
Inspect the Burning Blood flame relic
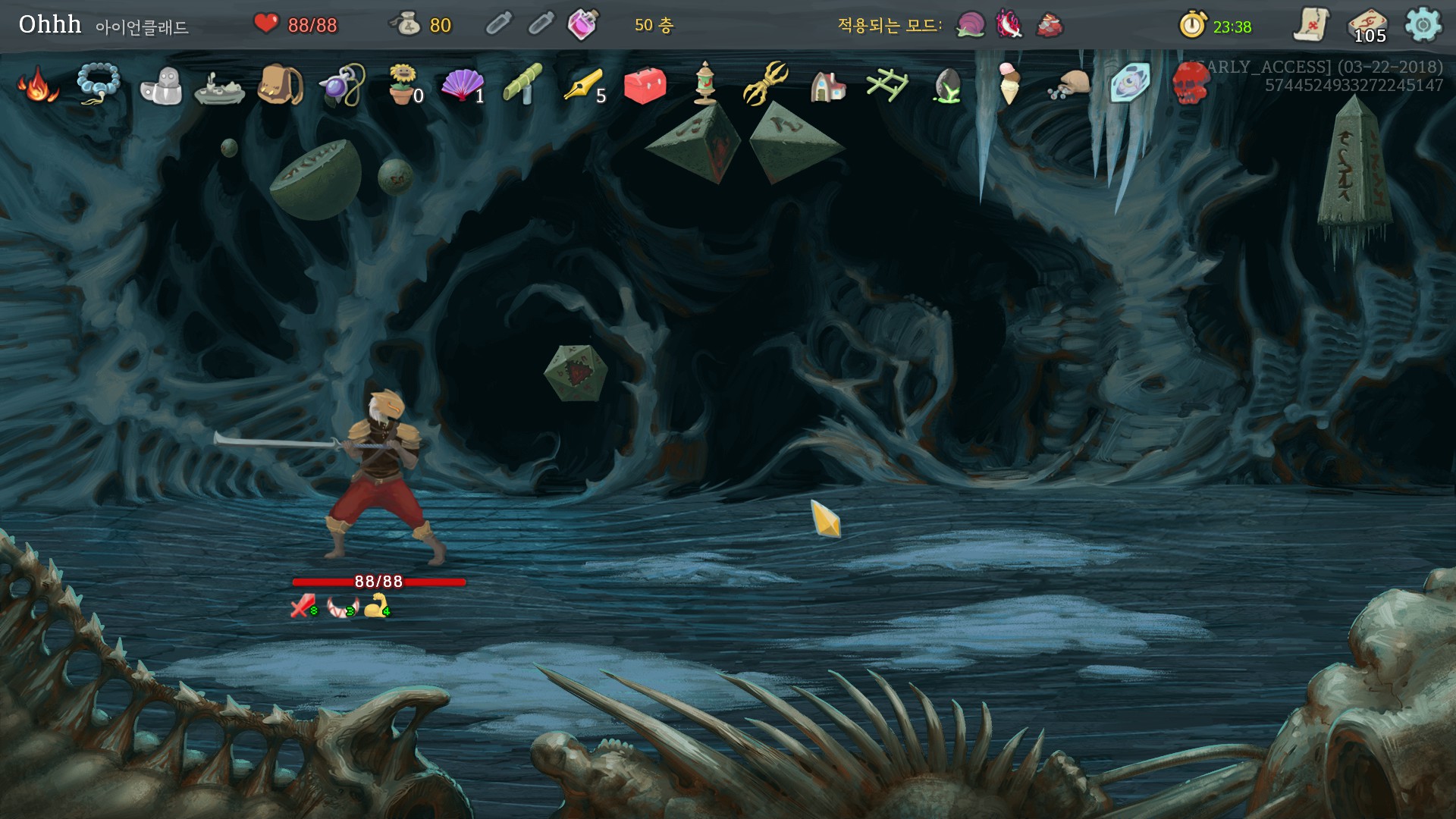point(38,85)
